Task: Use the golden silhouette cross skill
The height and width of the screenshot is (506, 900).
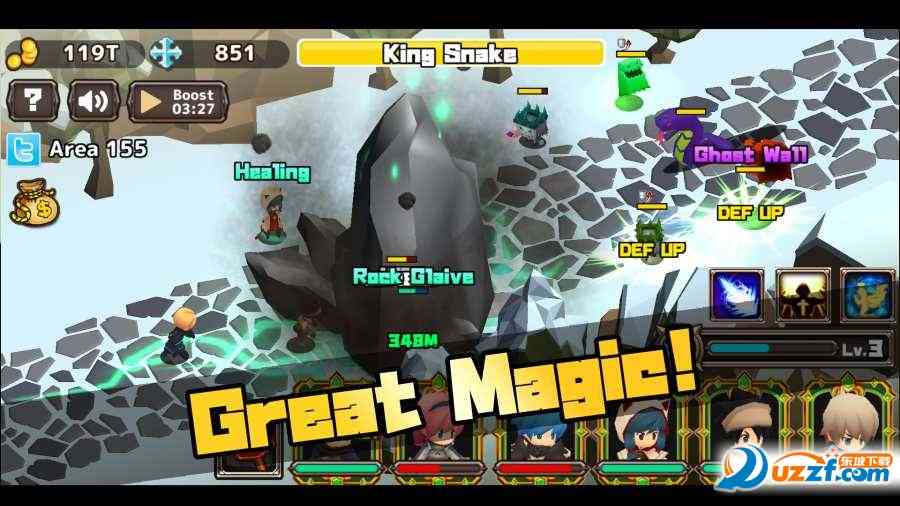Action: pos(802,295)
